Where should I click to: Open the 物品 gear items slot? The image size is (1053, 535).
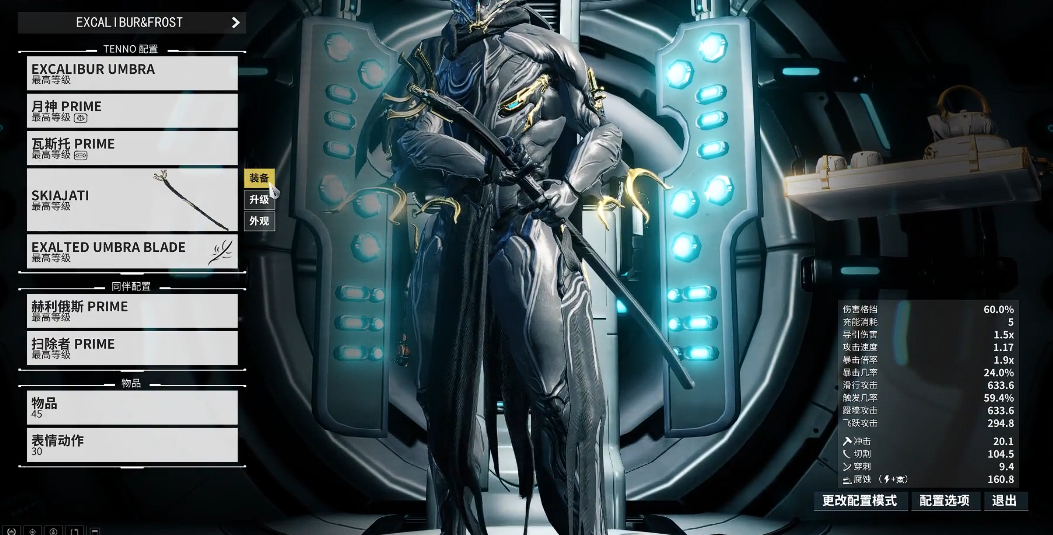(132, 407)
